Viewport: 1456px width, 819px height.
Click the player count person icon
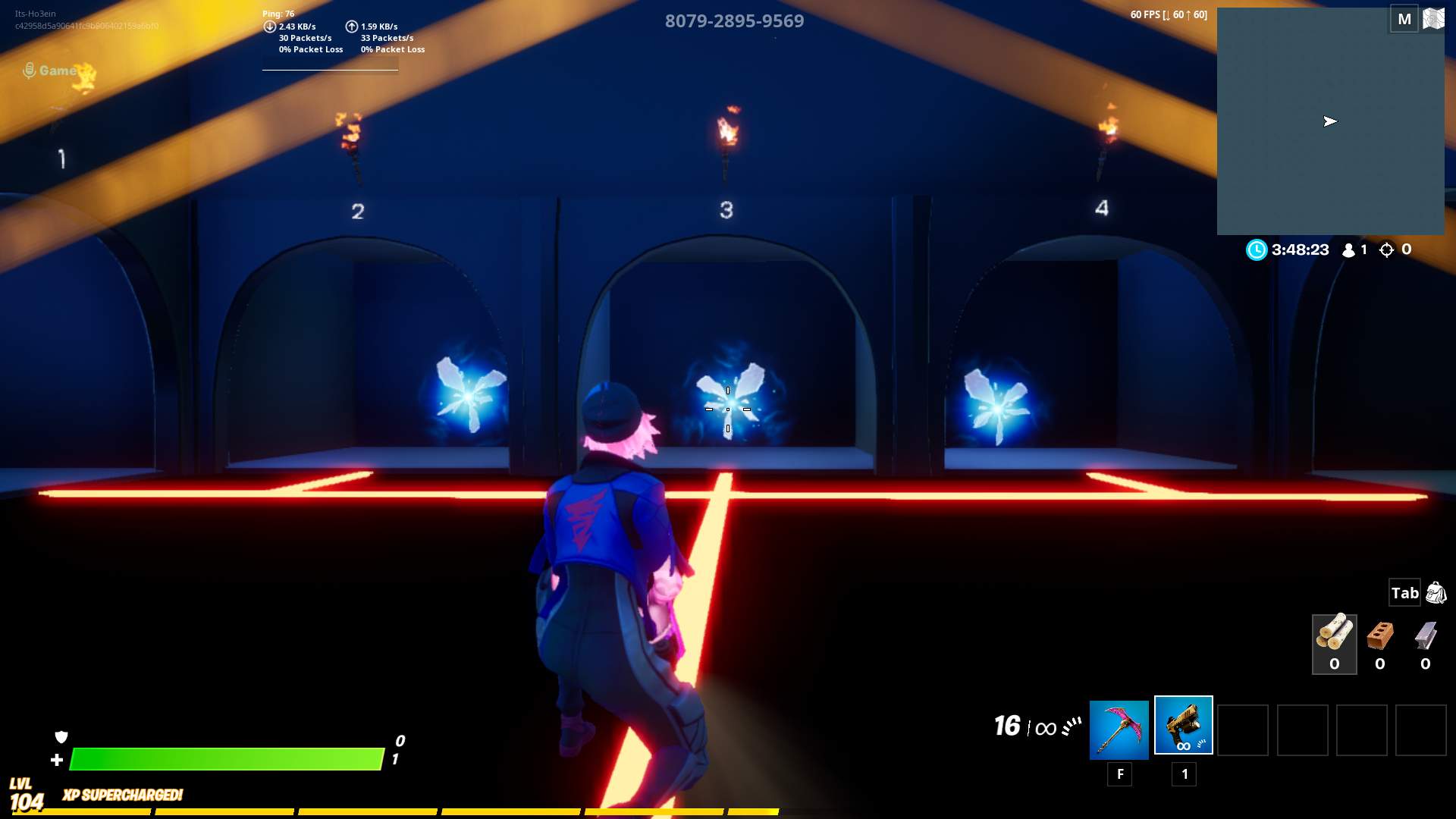(x=1348, y=249)
